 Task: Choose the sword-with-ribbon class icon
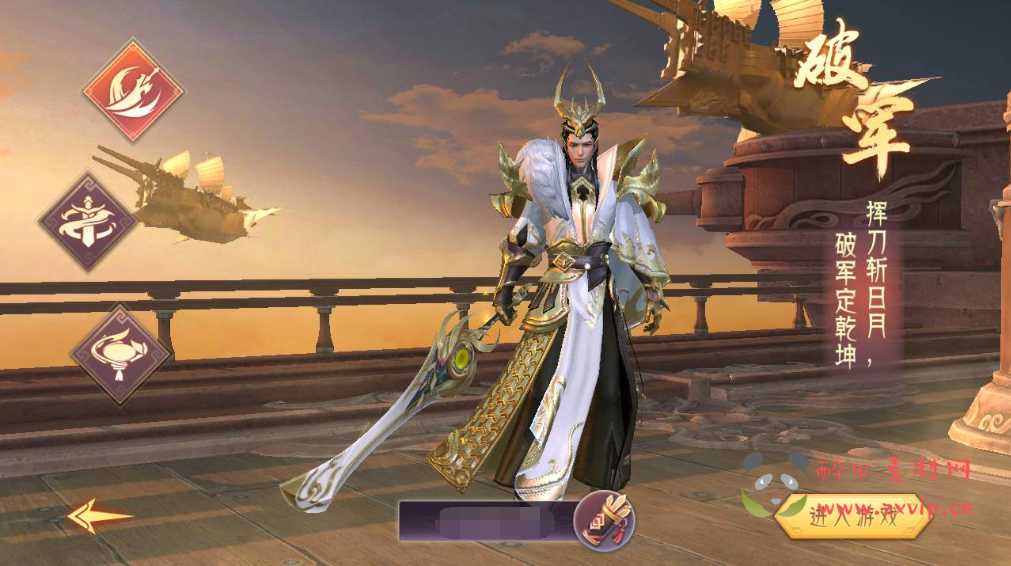point(89,222)
